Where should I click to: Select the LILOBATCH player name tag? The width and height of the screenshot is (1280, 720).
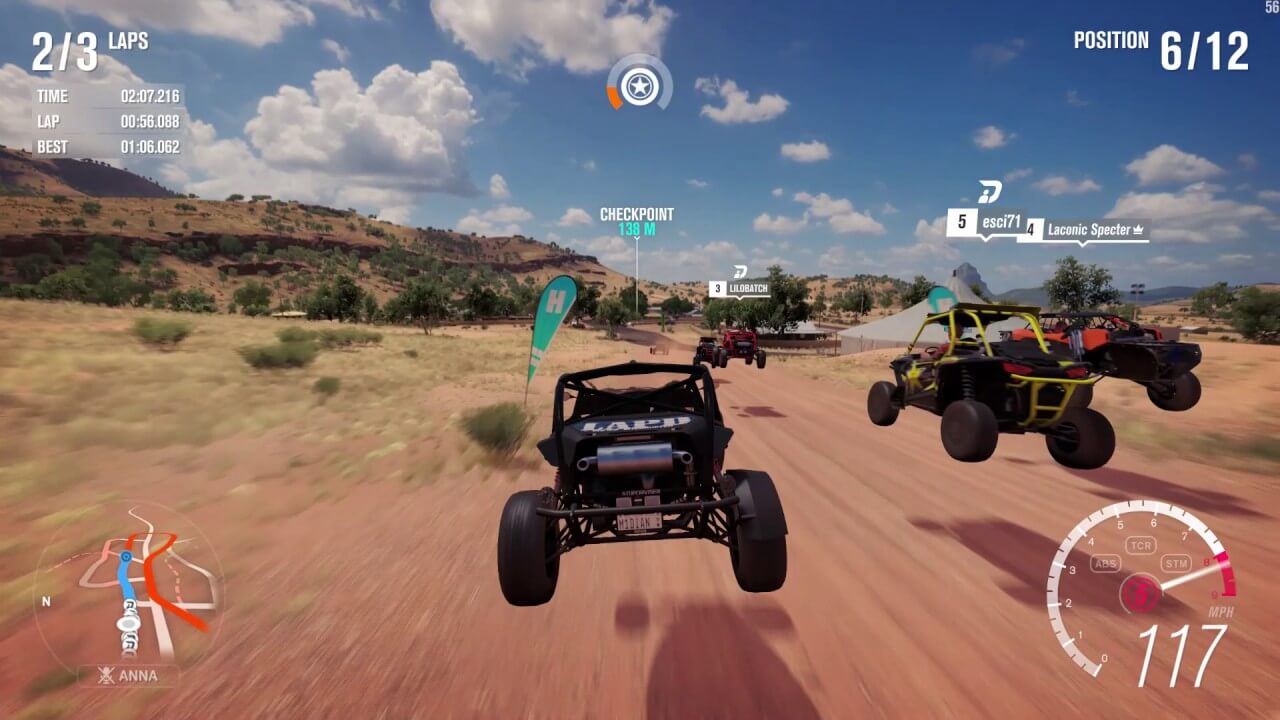740,289
